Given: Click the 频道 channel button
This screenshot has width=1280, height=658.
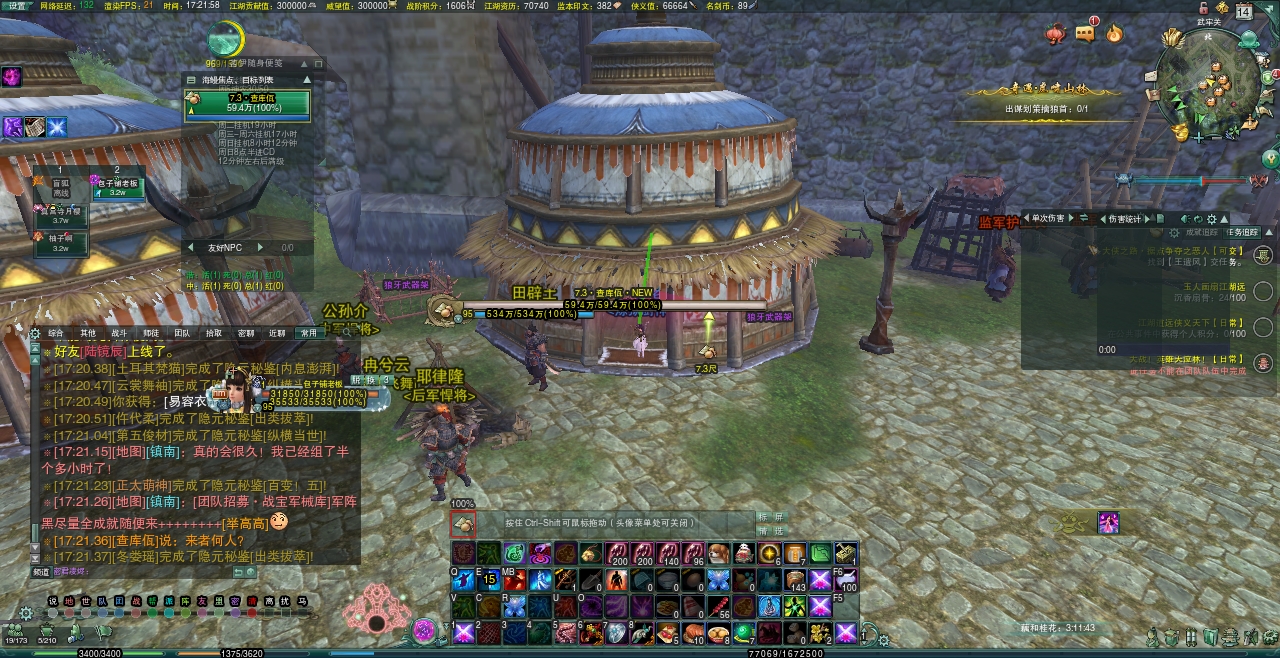Looking at the screenshot, I should [40, 572].
